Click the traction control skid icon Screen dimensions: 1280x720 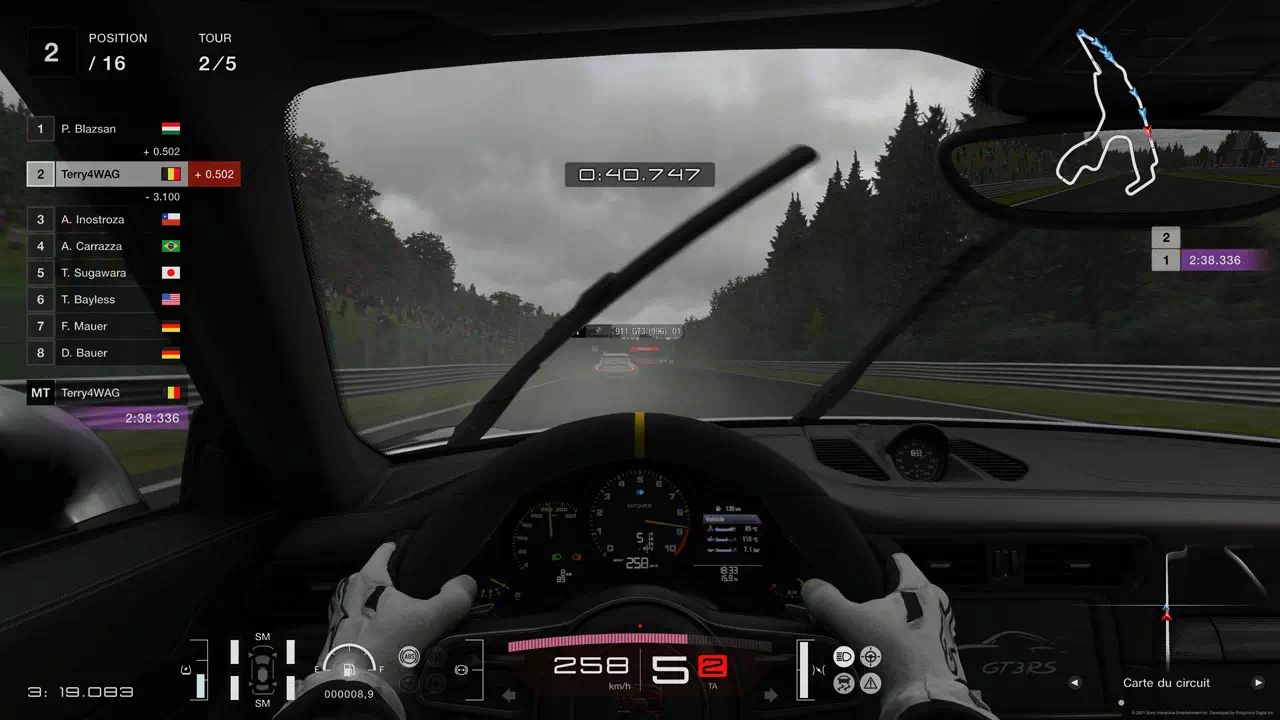coord(843,683)
